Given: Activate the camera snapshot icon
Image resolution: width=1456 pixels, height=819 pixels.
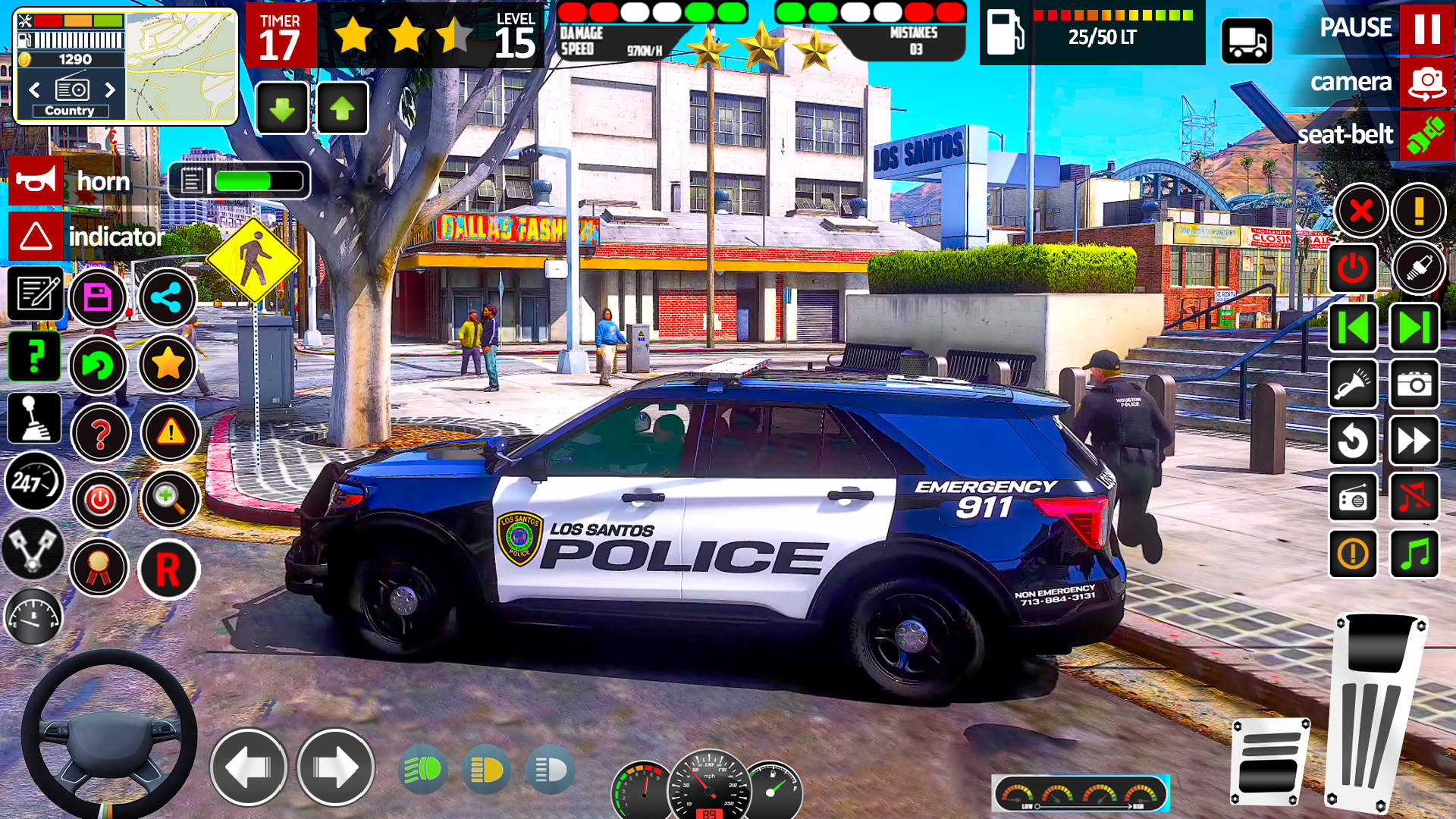Looking at the screenshot, I should (1415, 383).
